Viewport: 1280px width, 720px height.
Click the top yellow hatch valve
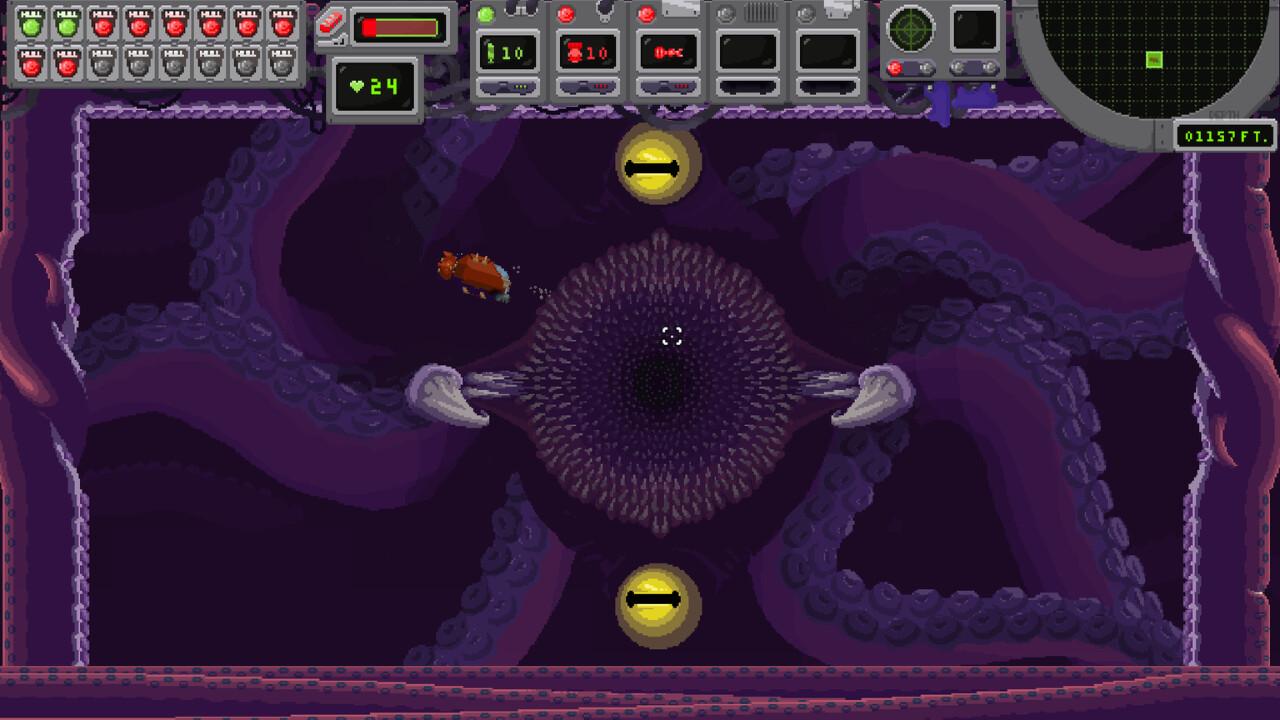coord(660,164)
